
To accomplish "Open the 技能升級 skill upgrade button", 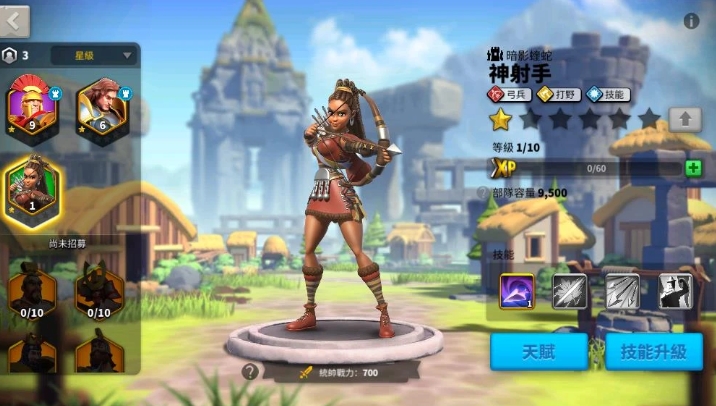I will (653, 351).
